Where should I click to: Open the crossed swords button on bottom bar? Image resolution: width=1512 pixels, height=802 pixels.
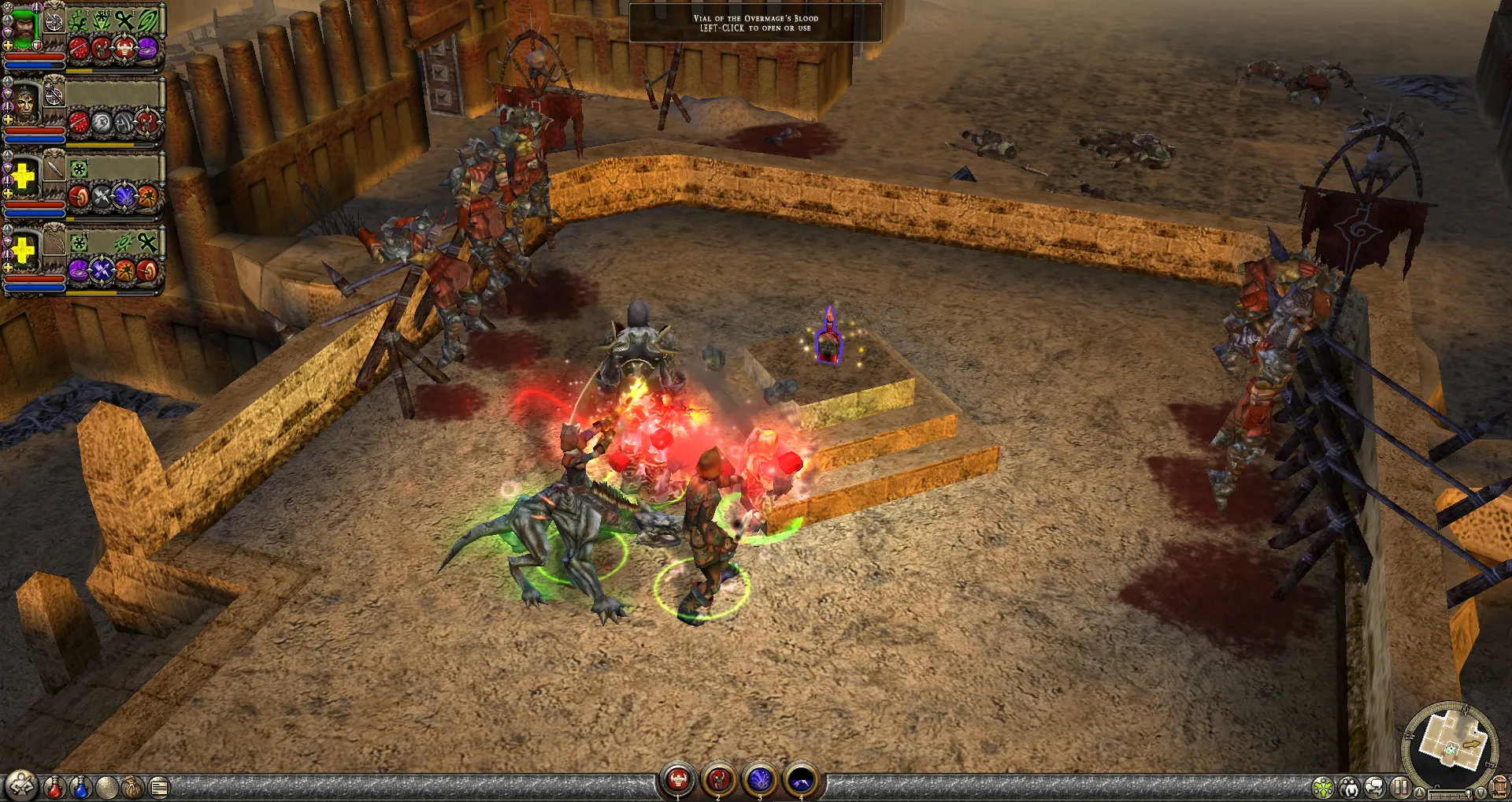21,785
